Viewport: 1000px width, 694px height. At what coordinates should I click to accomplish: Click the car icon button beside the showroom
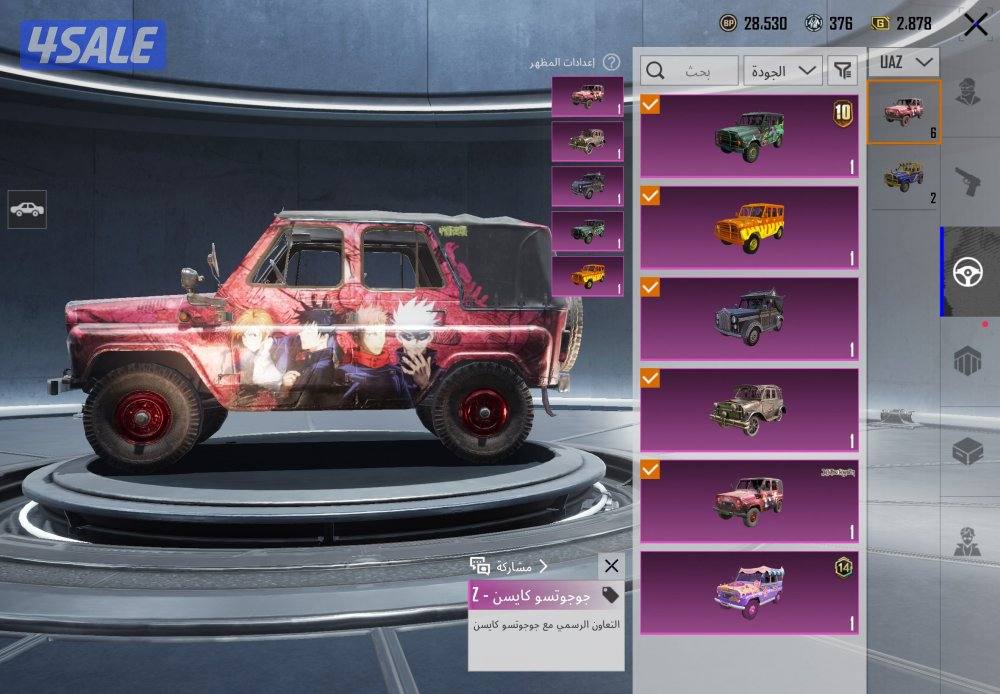coord(26,209)
